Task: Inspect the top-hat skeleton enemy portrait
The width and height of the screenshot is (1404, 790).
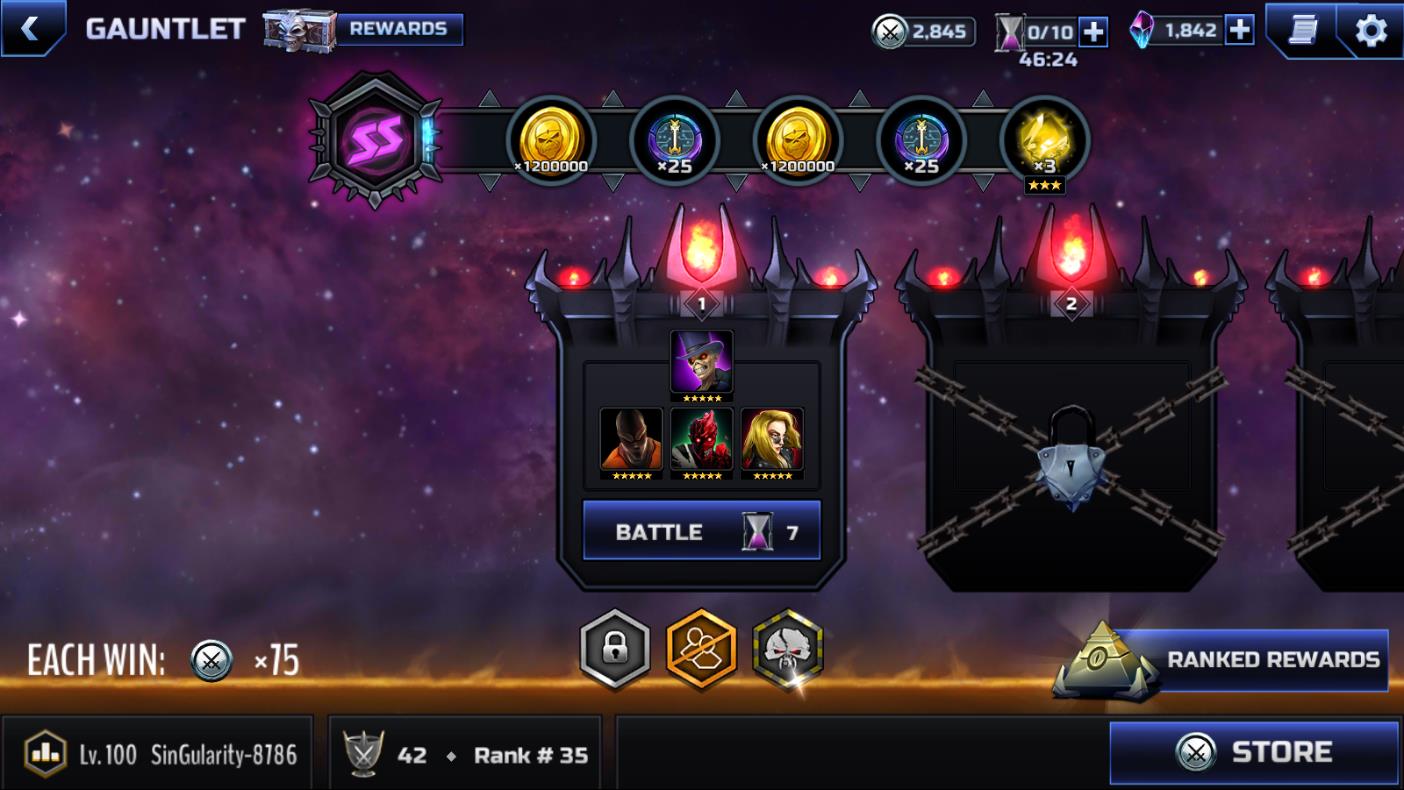Action: tap(701, 364)
